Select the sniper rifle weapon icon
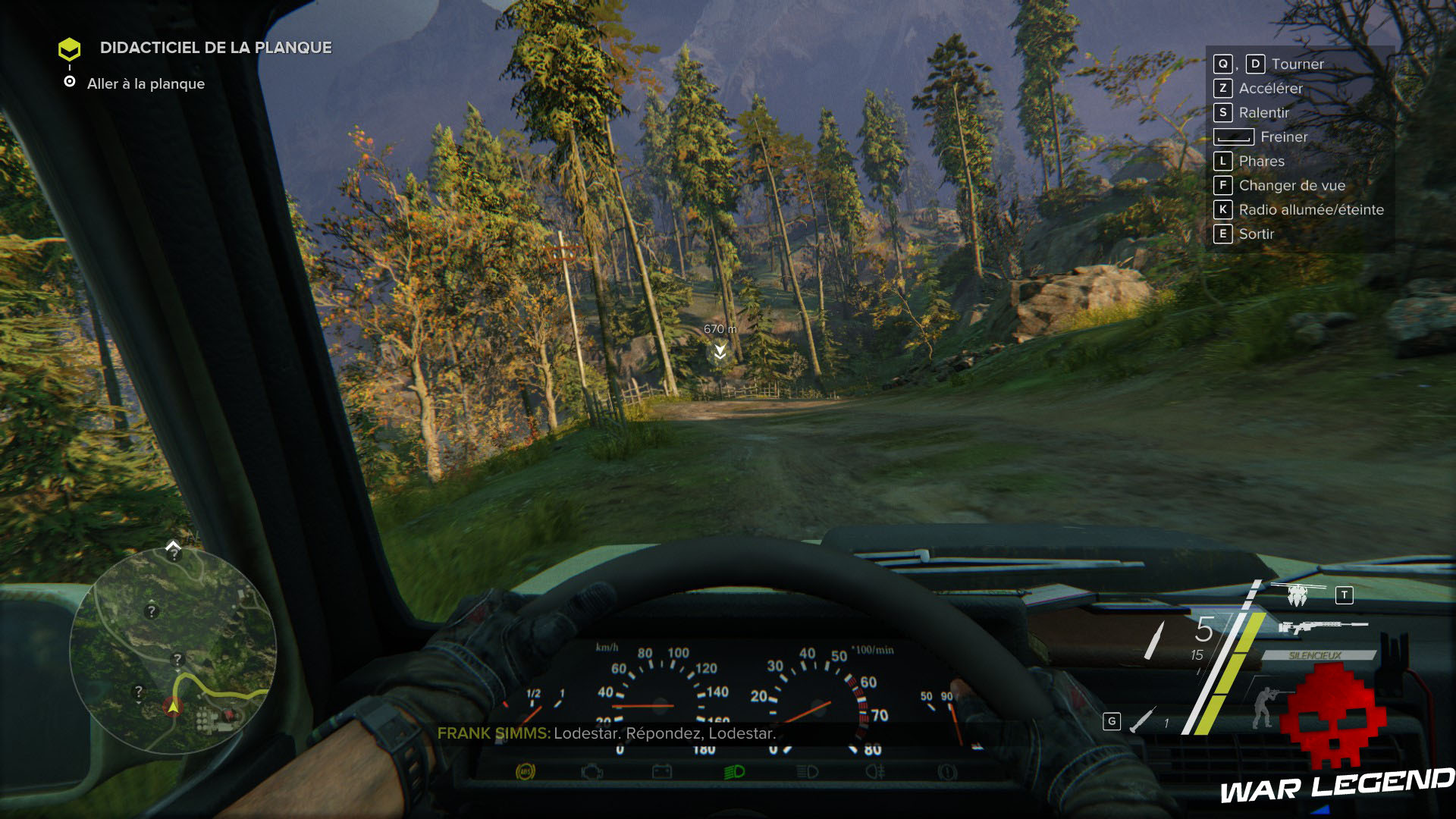This screenshot has height=819, width=1456. [1323, 627]
